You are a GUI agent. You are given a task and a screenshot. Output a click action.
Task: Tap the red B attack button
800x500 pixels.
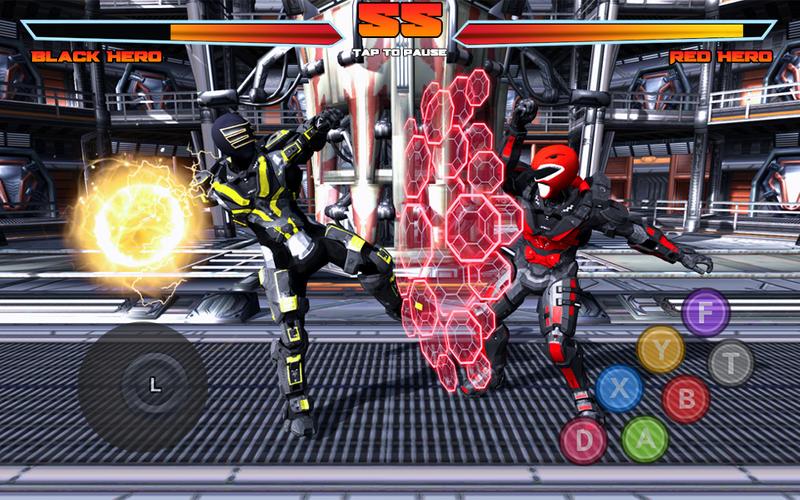pos(686,399)
